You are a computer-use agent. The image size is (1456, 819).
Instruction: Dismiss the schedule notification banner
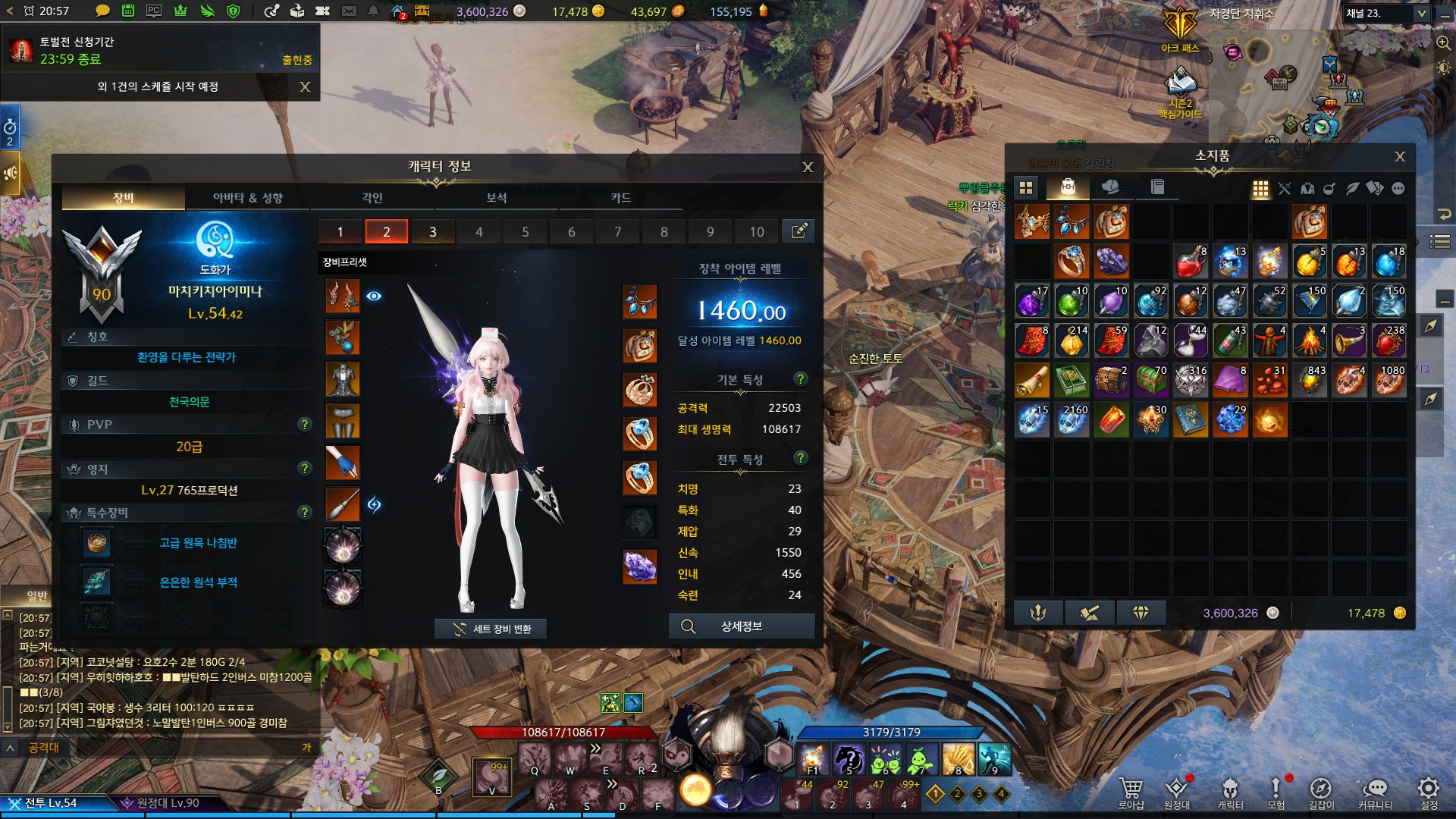tap(305, 86)
